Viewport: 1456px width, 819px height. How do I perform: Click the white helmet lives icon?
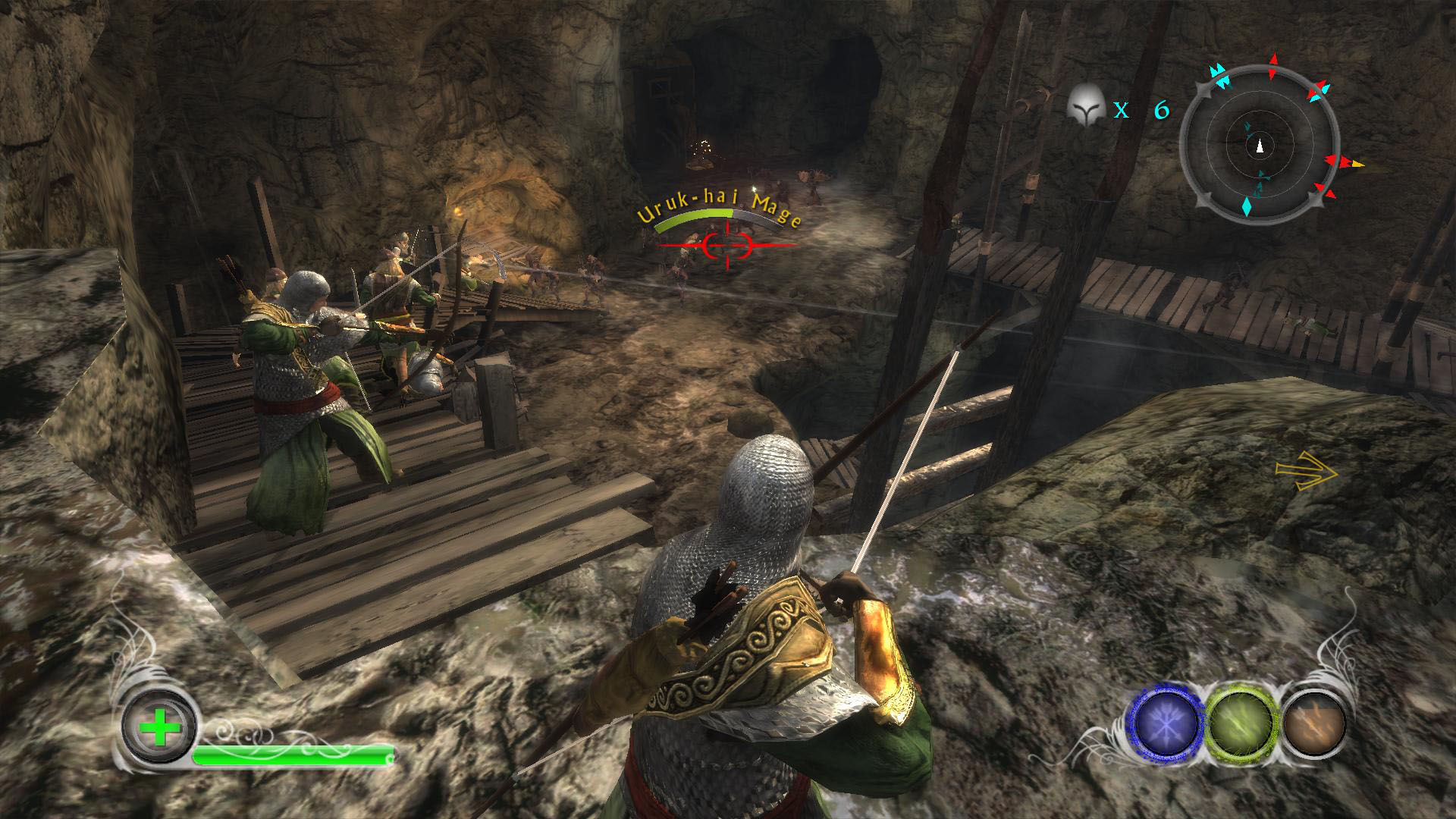[1085, 107]
